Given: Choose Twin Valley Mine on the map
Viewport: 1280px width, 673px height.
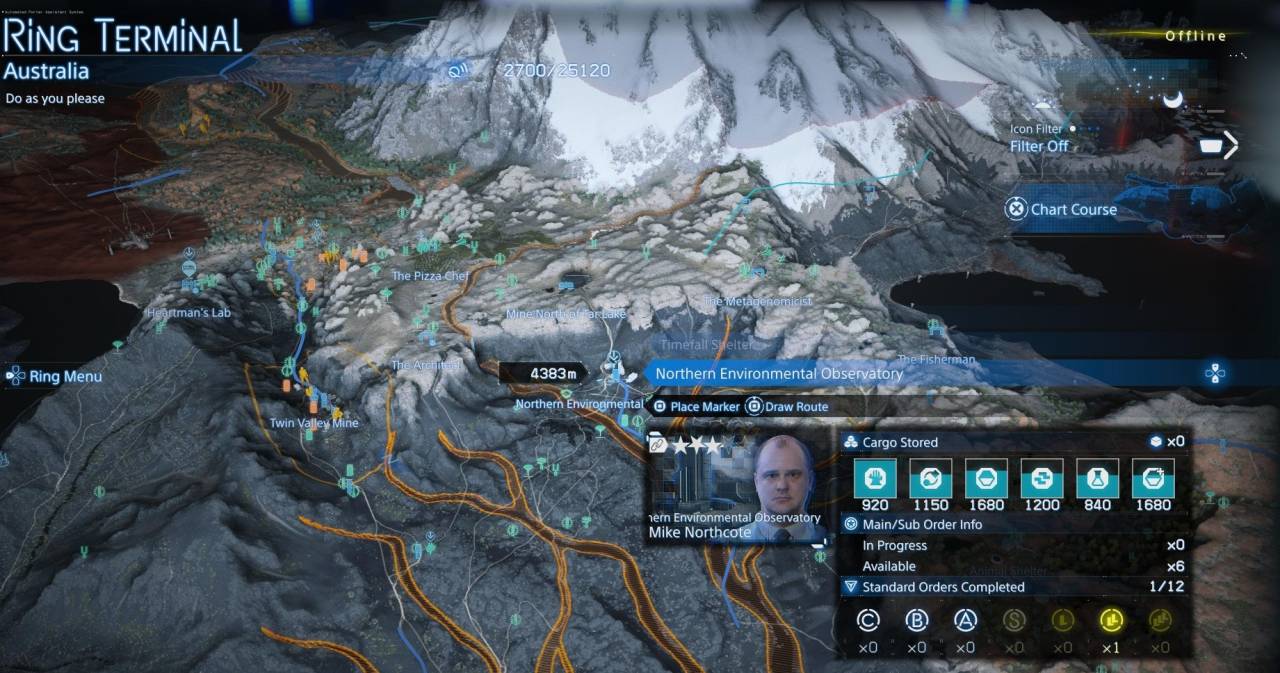Looking at the screenshot, I should pos(313,423).
